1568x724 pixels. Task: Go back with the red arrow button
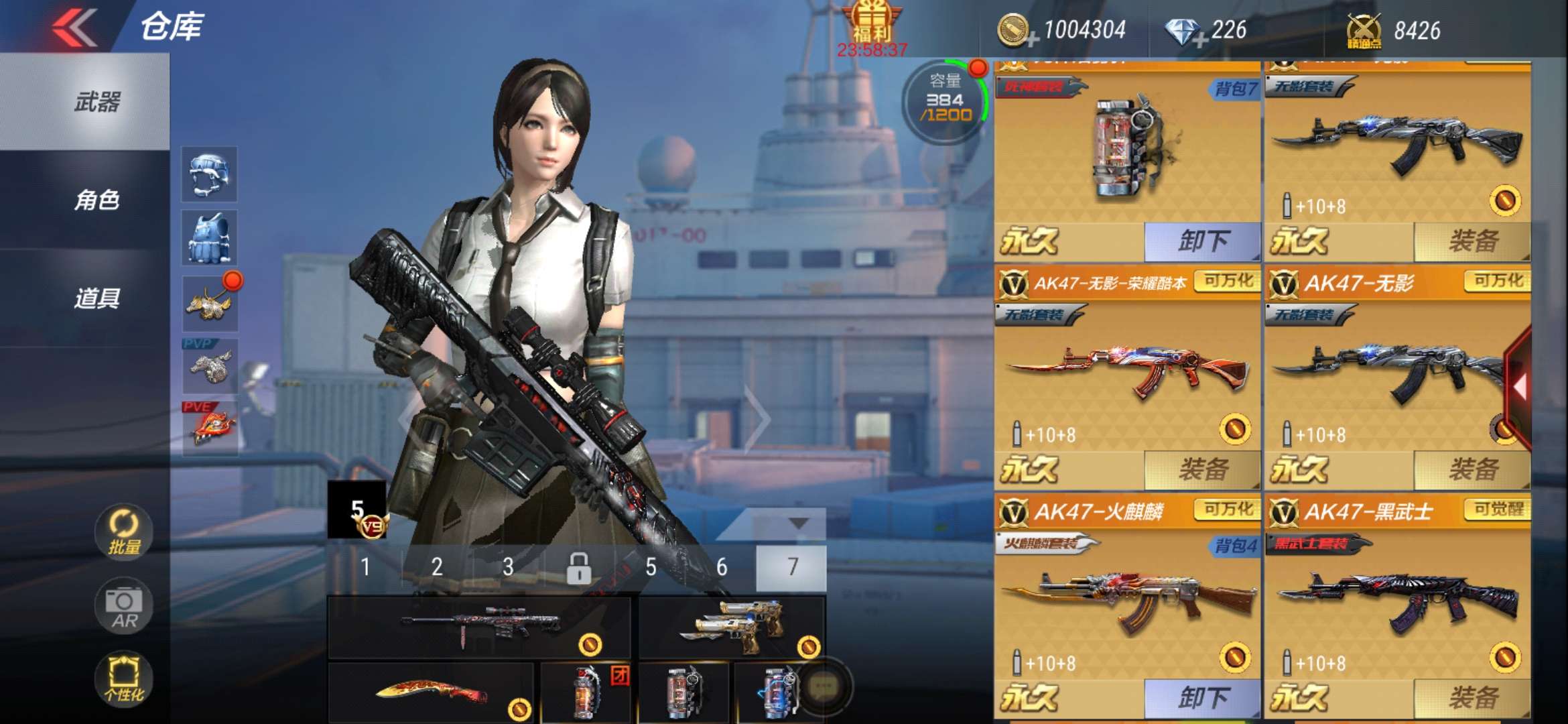[x=75, y=27]
